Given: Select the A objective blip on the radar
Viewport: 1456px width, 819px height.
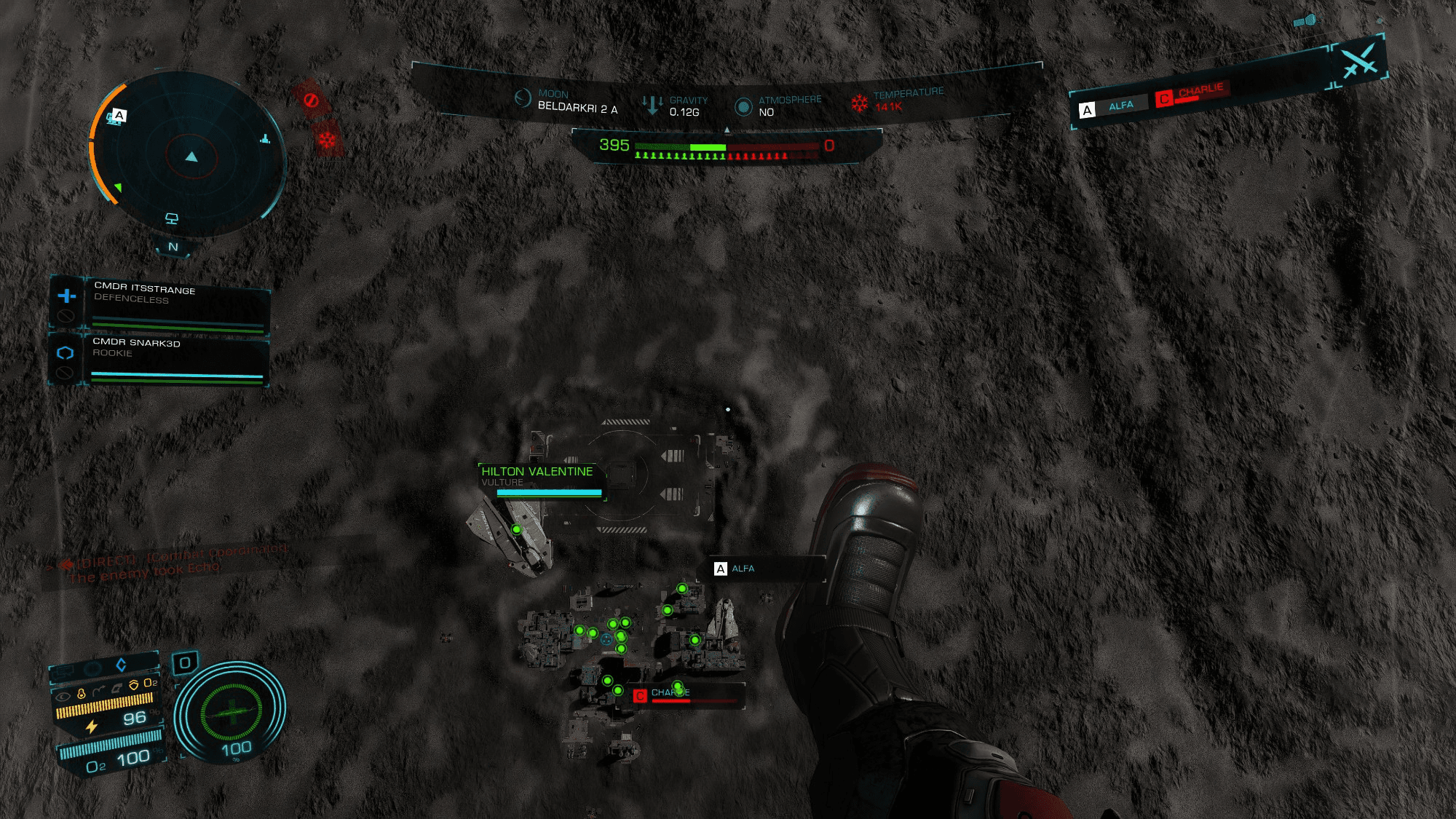Looking at the screenshot, I should pyautogui.click(x=119, y=115).
